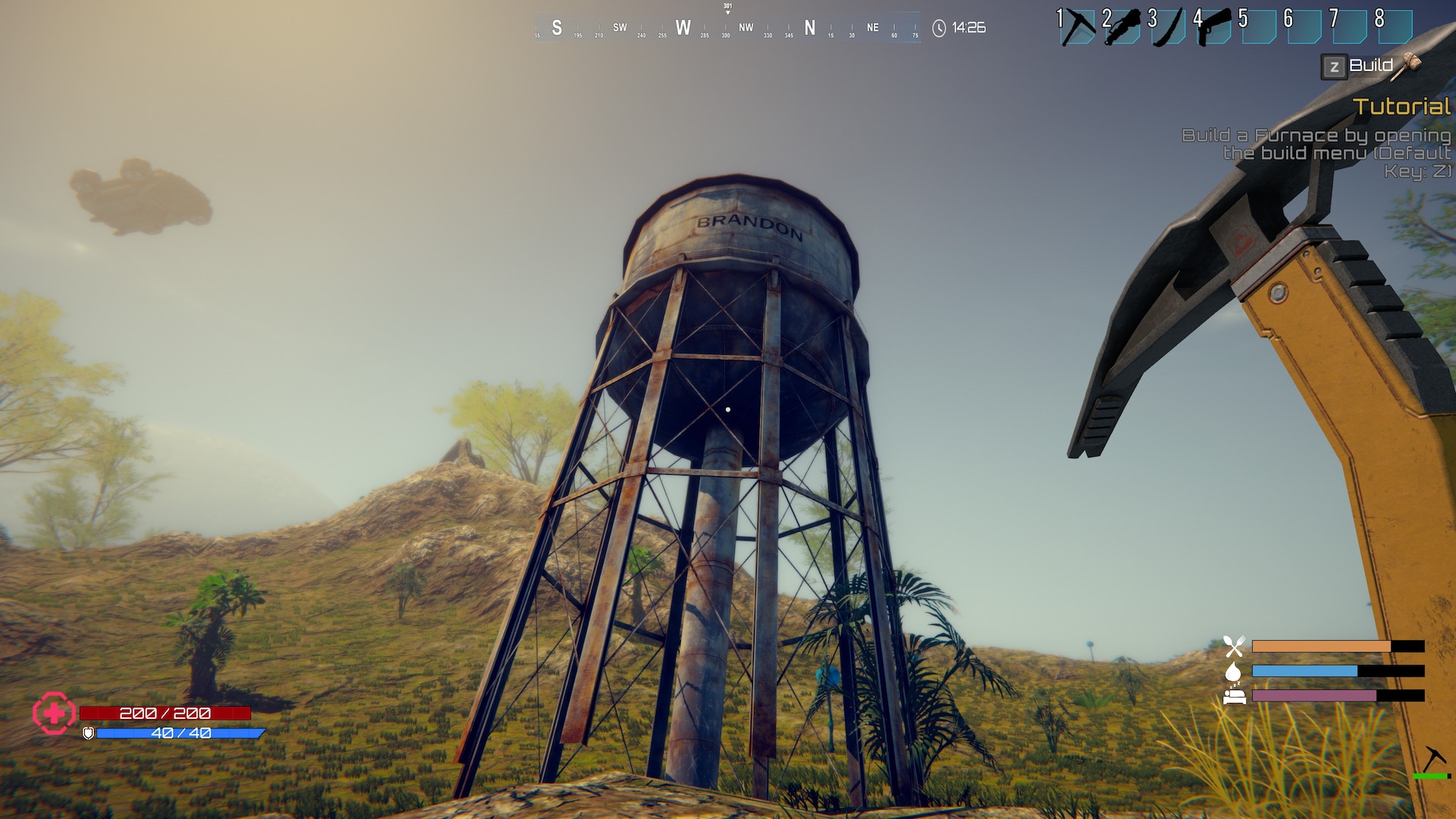
Task: Open the Build hammer icon
Action: click(x=1408, y=65)
